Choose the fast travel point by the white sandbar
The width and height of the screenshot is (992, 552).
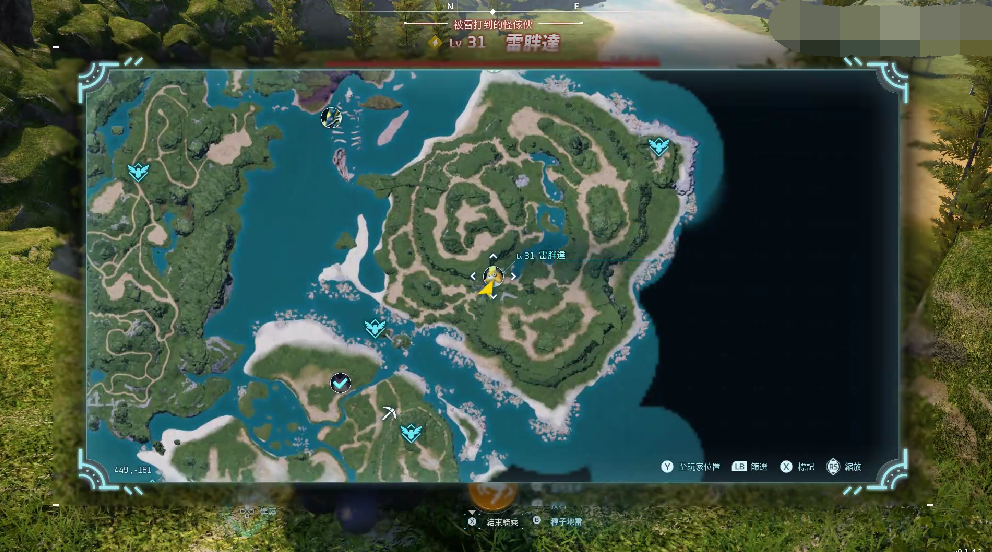click(375, 327)
